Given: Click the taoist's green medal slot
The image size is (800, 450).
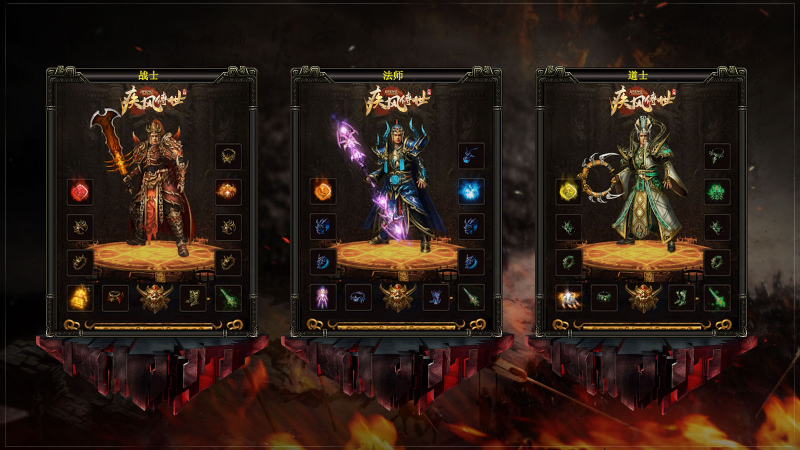Looking at the screenshot, I should pos(716,191).
